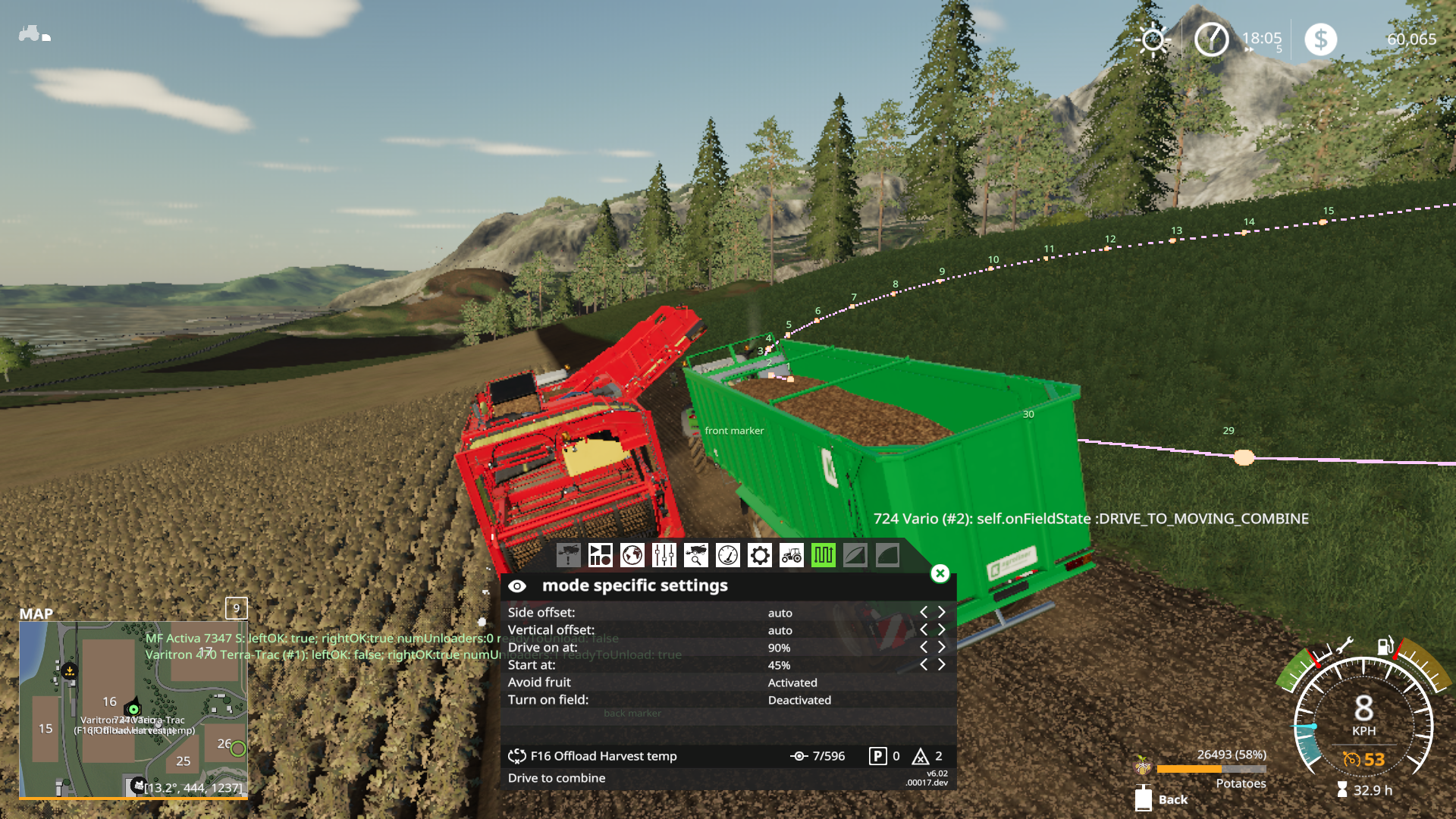Open the tractor vehicle settings icon
Viewport: 1456px width, 819px height.
click(792, 556)
